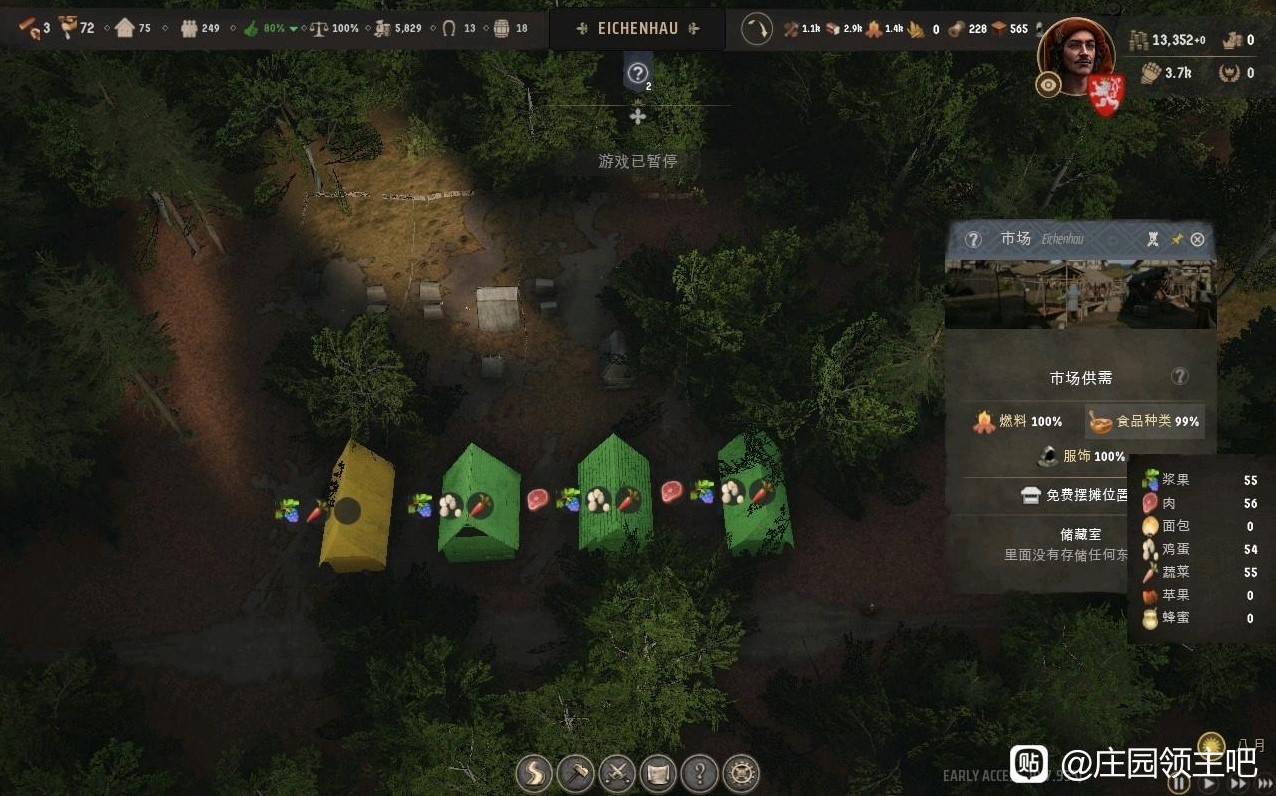Screen dimensions: 1276x796
Task: Toggle the eye icon beside the portrait
Action: [x=1048, y=86]
